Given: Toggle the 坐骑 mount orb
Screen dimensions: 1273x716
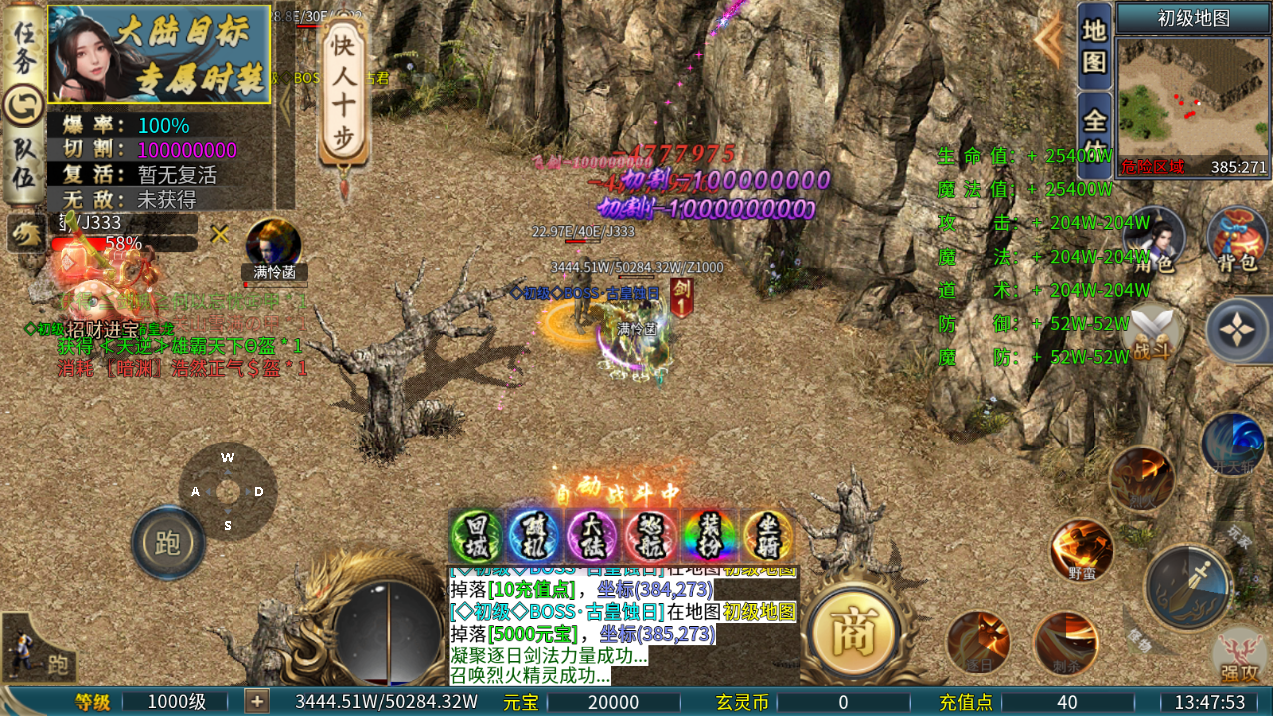Looking at the screenshot, I should click(x=768, y=536).
